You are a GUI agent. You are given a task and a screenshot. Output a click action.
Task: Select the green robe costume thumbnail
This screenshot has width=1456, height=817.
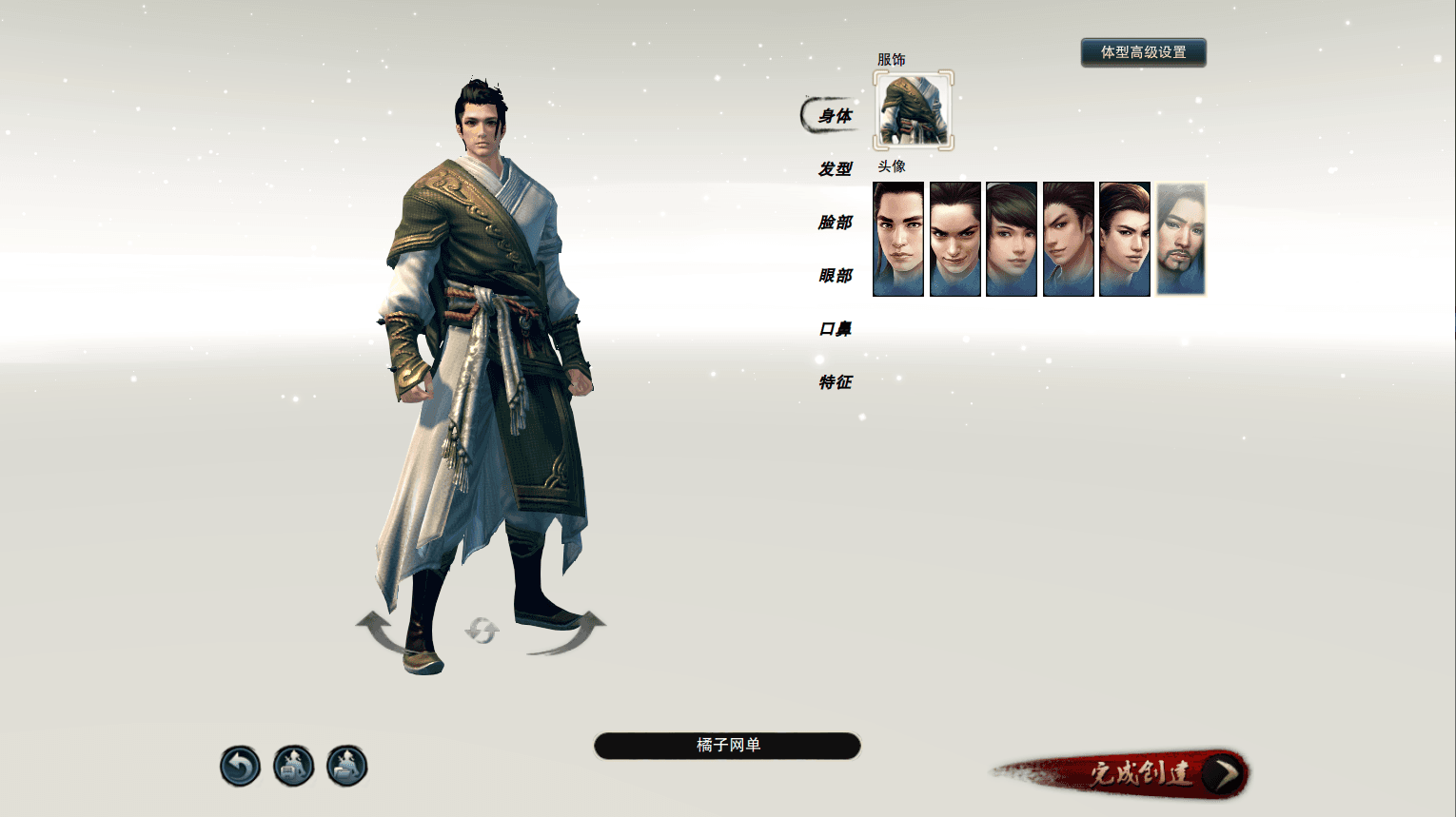pos(914,110)
